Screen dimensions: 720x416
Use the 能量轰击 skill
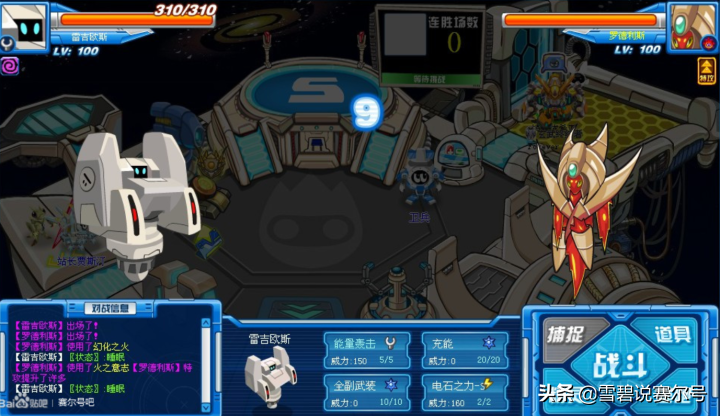point(366,350)
